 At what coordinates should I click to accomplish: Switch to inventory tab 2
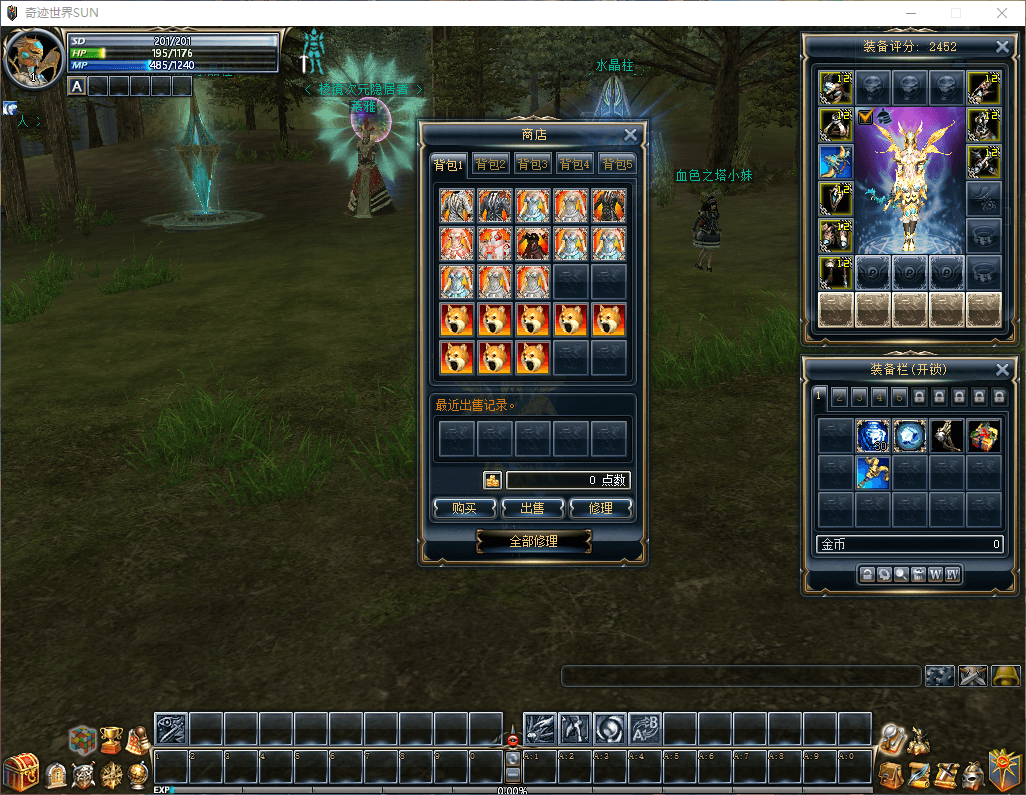(x=839, y=396)
